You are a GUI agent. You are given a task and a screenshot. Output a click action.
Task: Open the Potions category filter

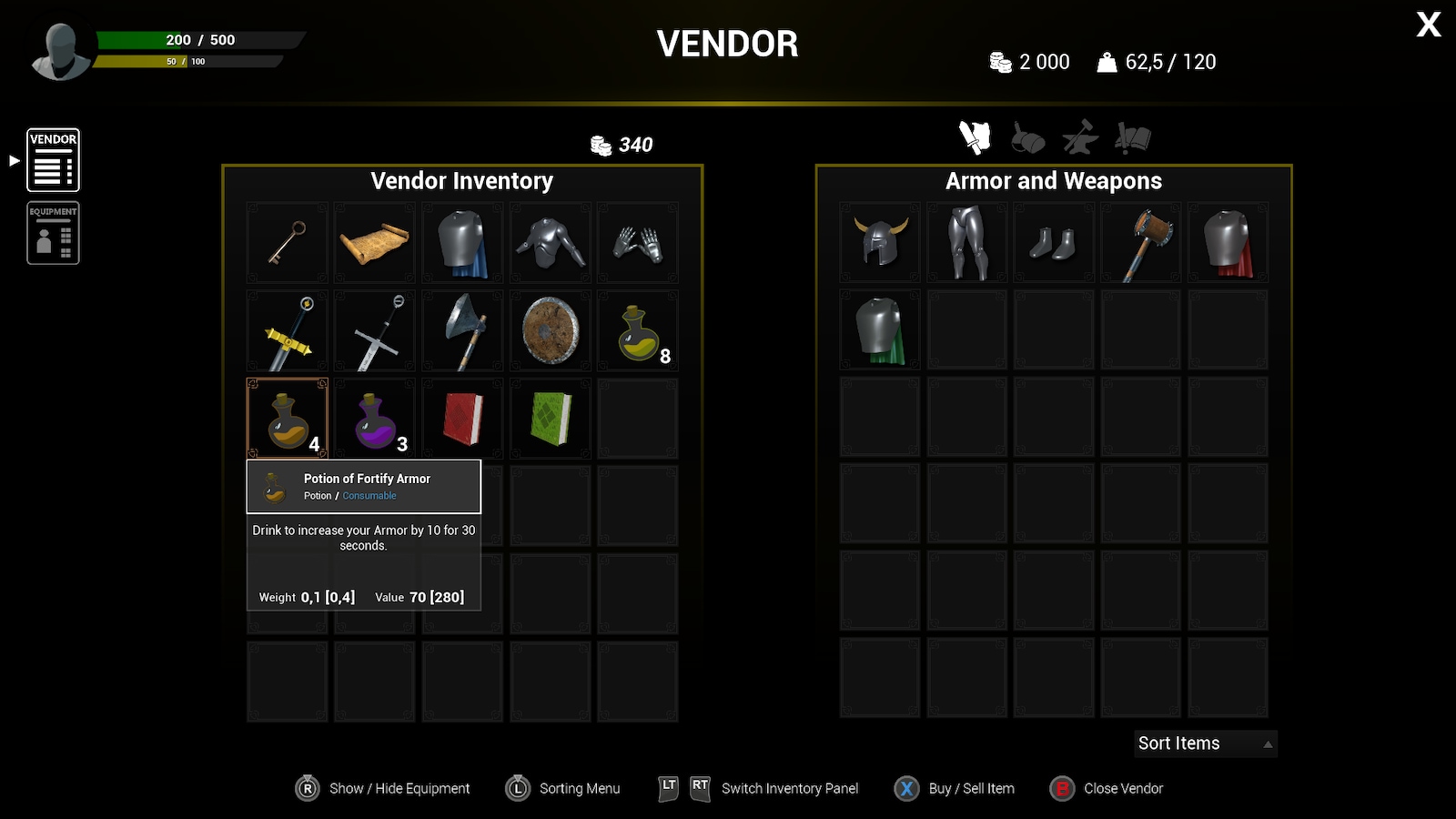(1026, 138)
